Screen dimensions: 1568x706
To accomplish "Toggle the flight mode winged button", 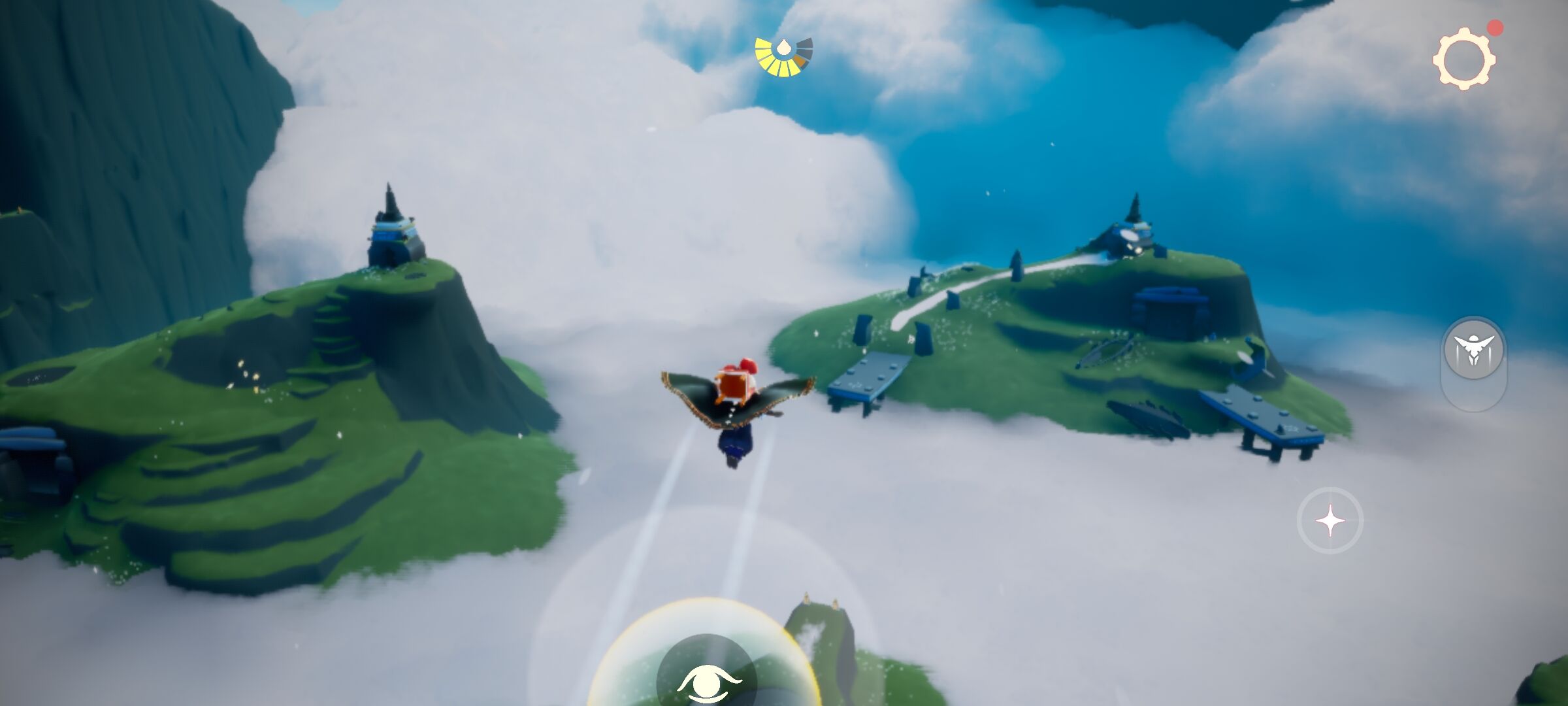I will point(1474,349).
